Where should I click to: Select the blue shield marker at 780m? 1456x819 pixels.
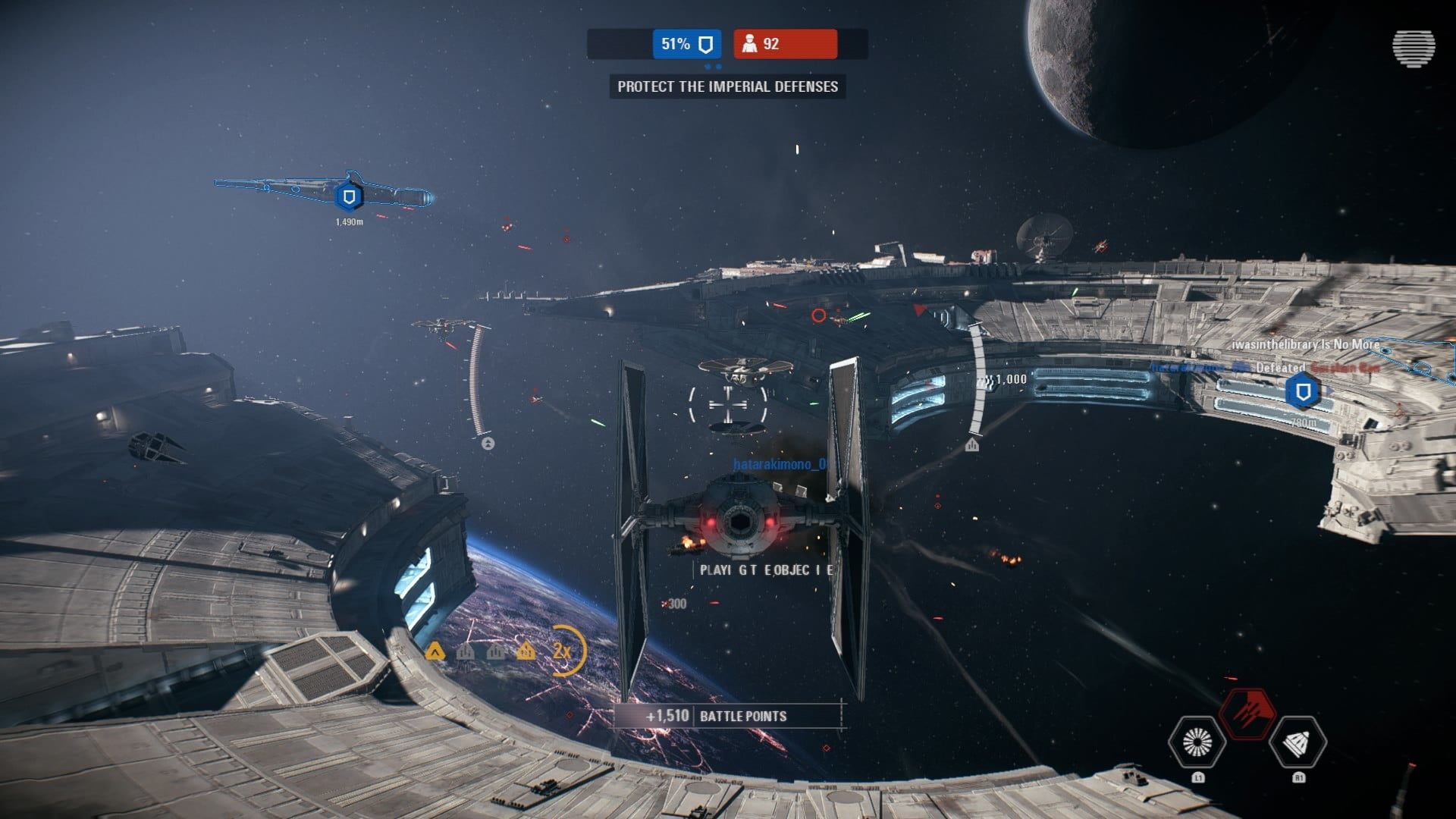[1303, 392]
